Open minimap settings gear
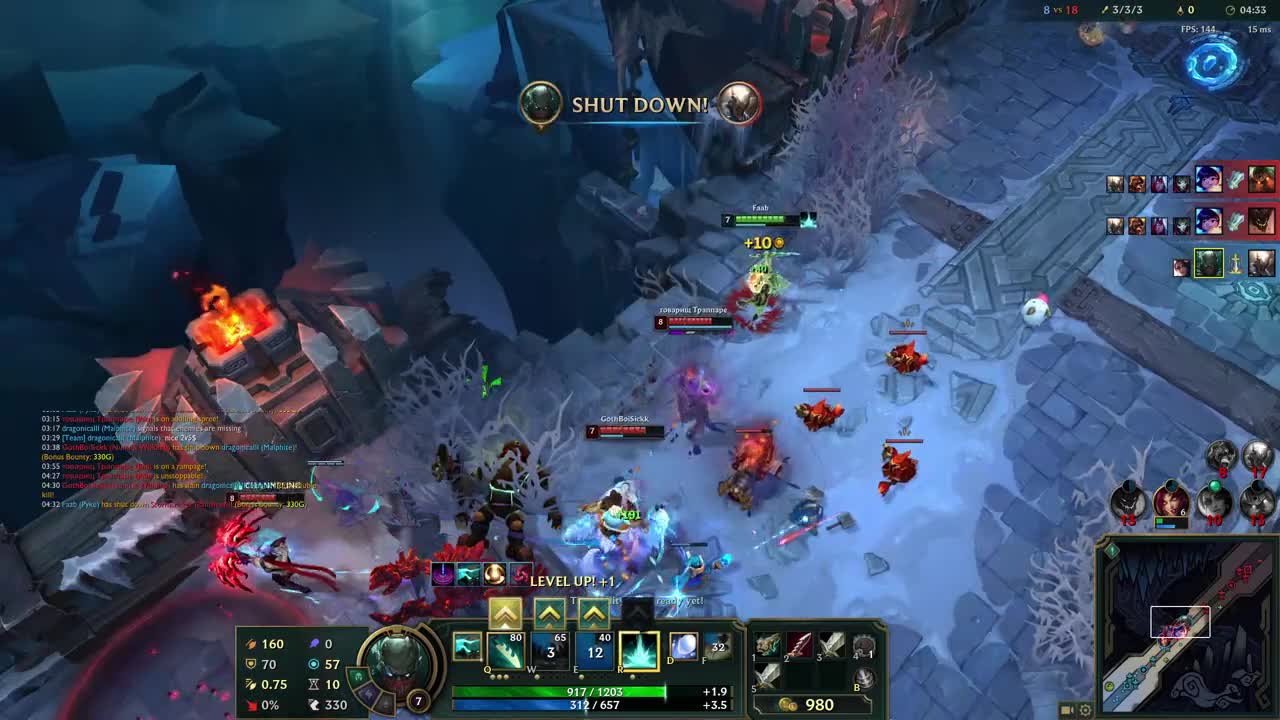This screenshot has height=720, width=1280. point(1086,710)
